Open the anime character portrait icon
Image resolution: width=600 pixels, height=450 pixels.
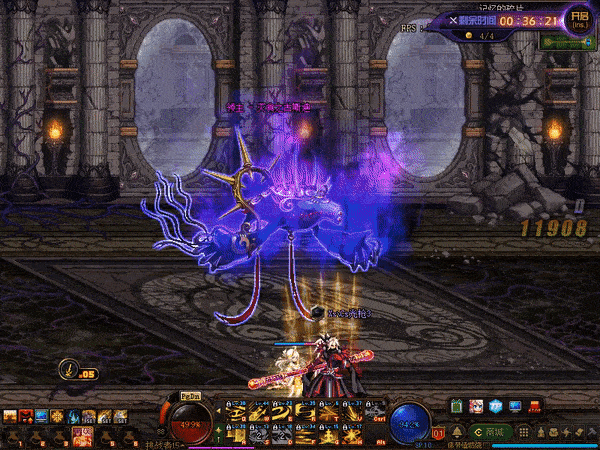click(476, 406)
